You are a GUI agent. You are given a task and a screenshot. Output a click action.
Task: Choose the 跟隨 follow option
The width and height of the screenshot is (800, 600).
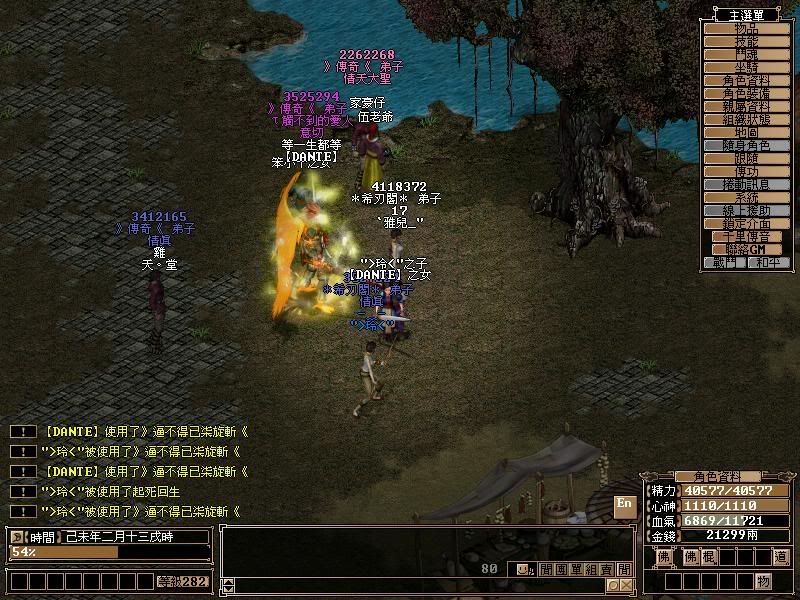coord(746,158)
